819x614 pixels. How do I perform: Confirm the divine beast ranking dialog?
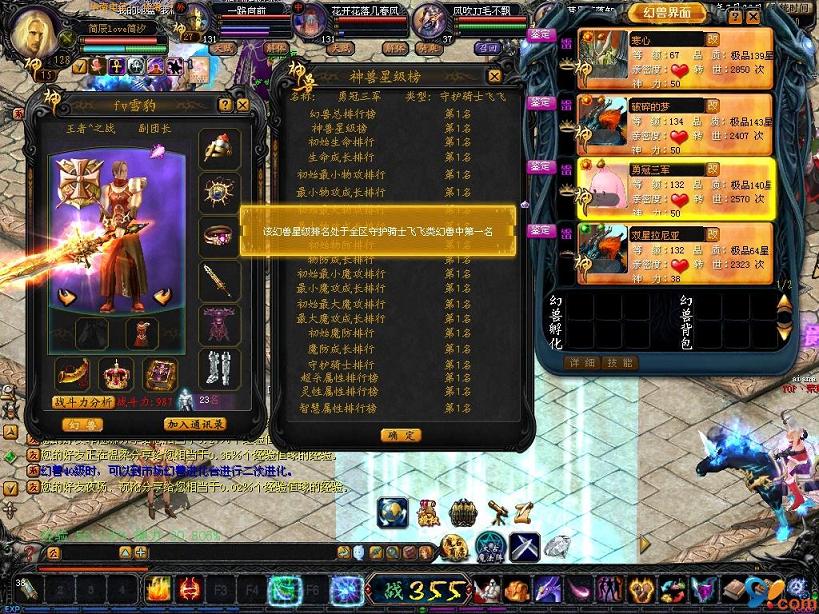click(x=399, y=435)
